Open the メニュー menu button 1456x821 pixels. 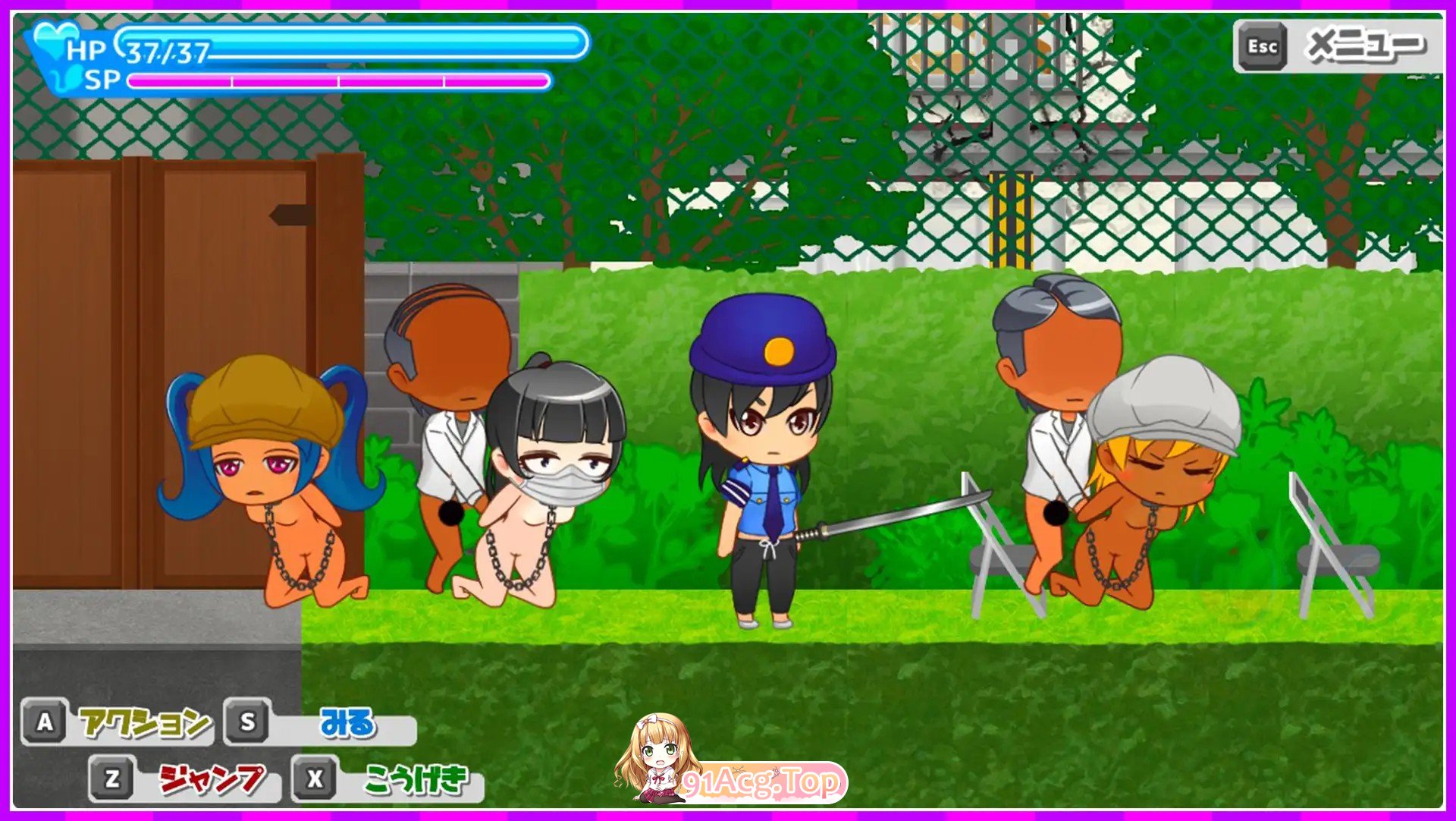pos(1338,47)
